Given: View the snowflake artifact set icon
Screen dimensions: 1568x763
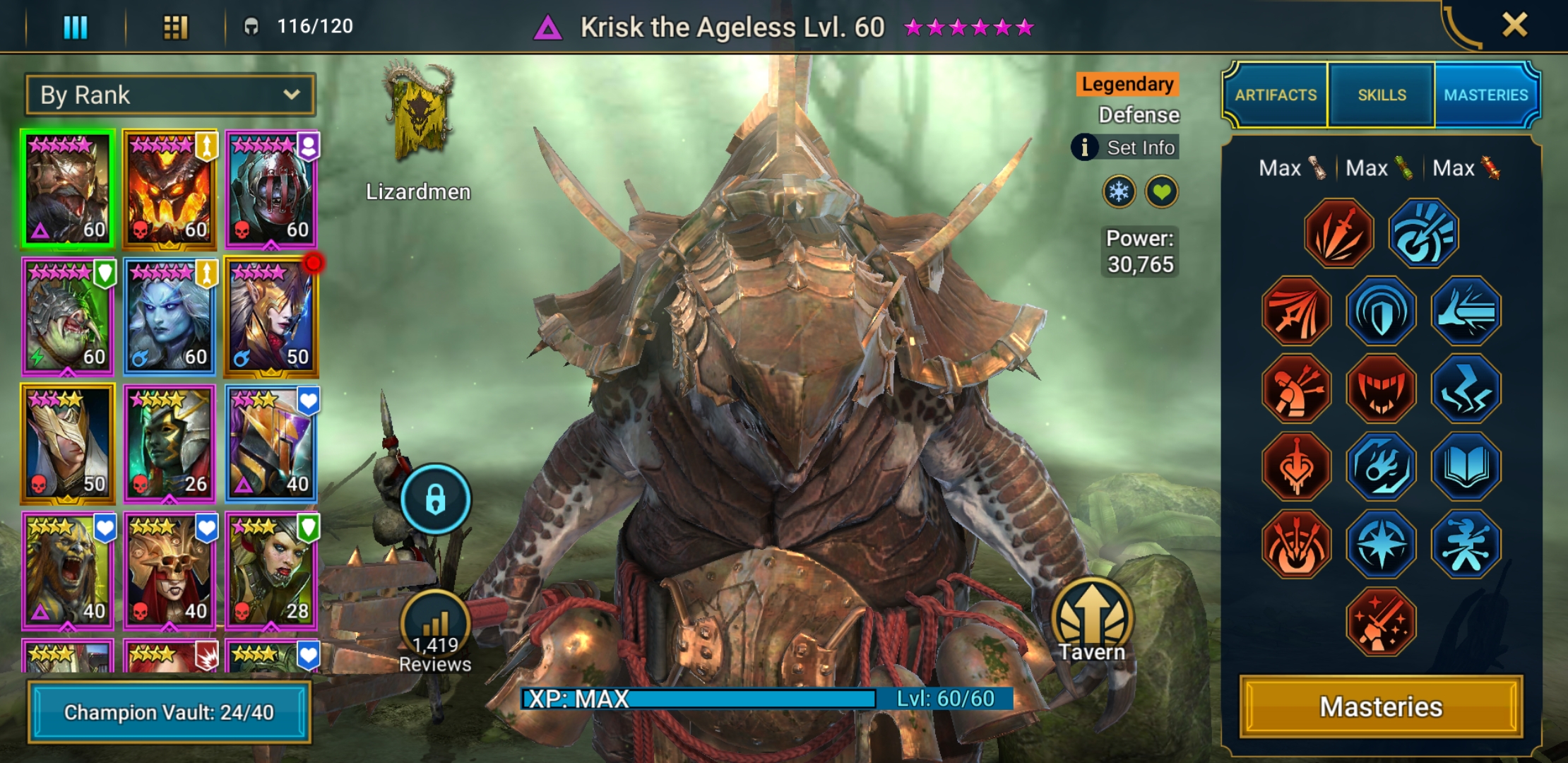Looking at the screenshot, I should click(1119, 191).
